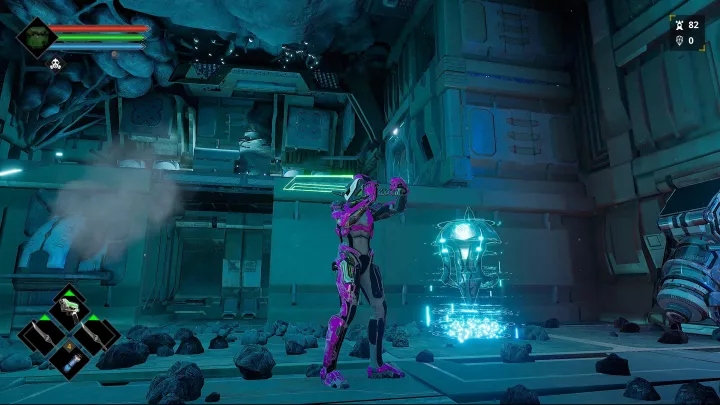The image size is (720, 405).
Task: Click the gas mask status icon
Action: 56,65
